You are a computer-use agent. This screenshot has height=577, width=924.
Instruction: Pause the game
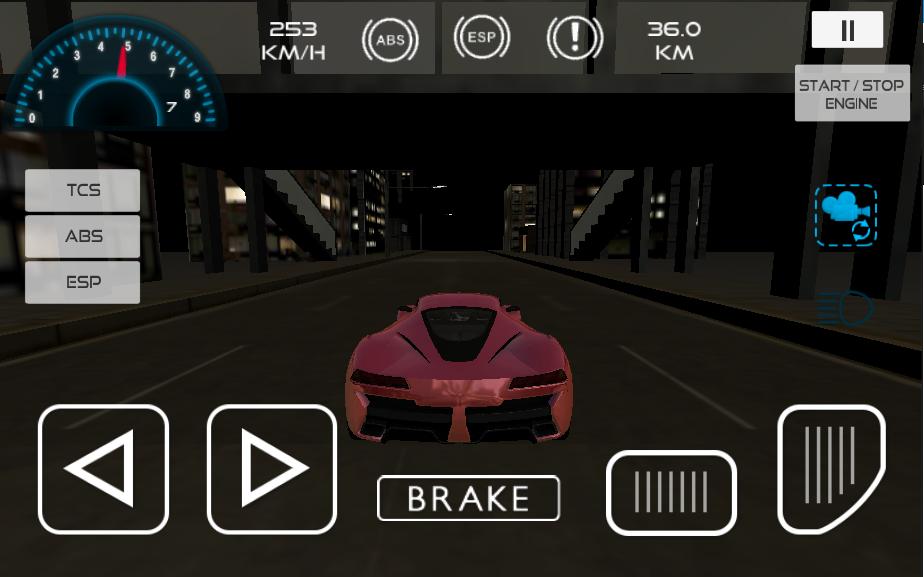tap(847, 30)
